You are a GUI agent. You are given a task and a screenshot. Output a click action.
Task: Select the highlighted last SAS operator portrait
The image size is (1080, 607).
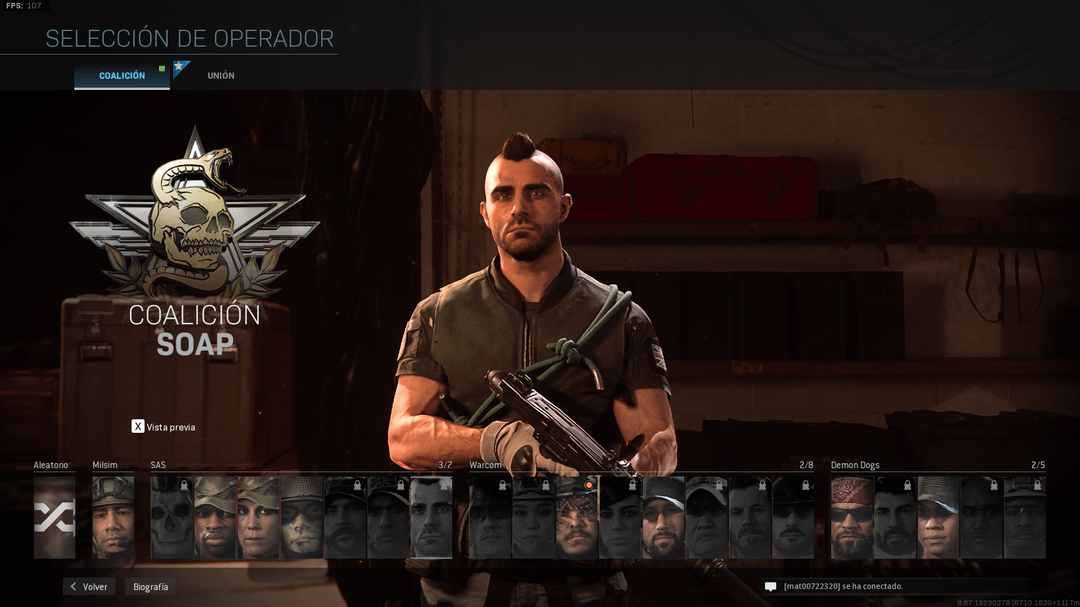coord(431,517)
